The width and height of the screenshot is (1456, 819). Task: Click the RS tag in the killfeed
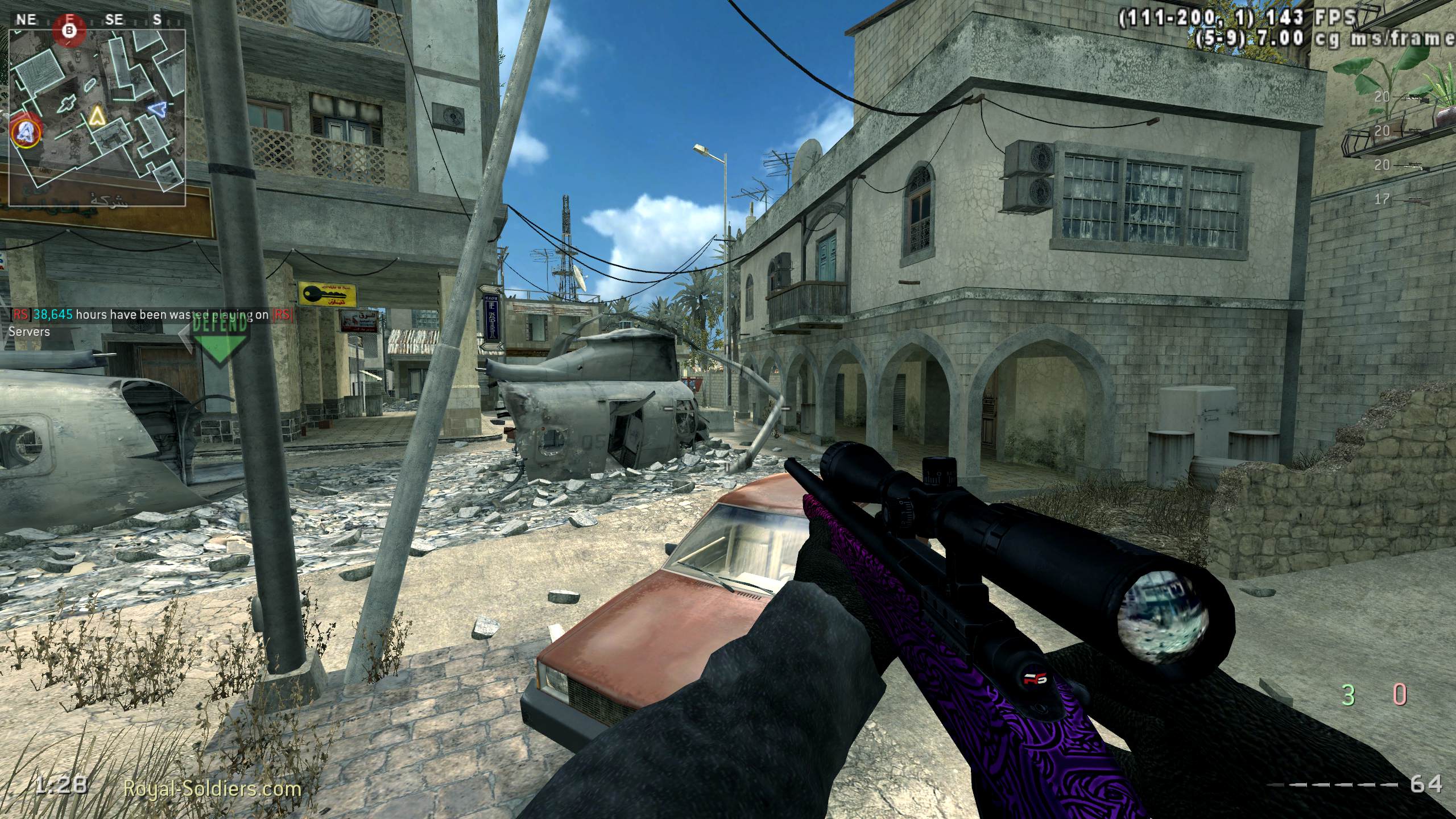(x=20, y=314)
